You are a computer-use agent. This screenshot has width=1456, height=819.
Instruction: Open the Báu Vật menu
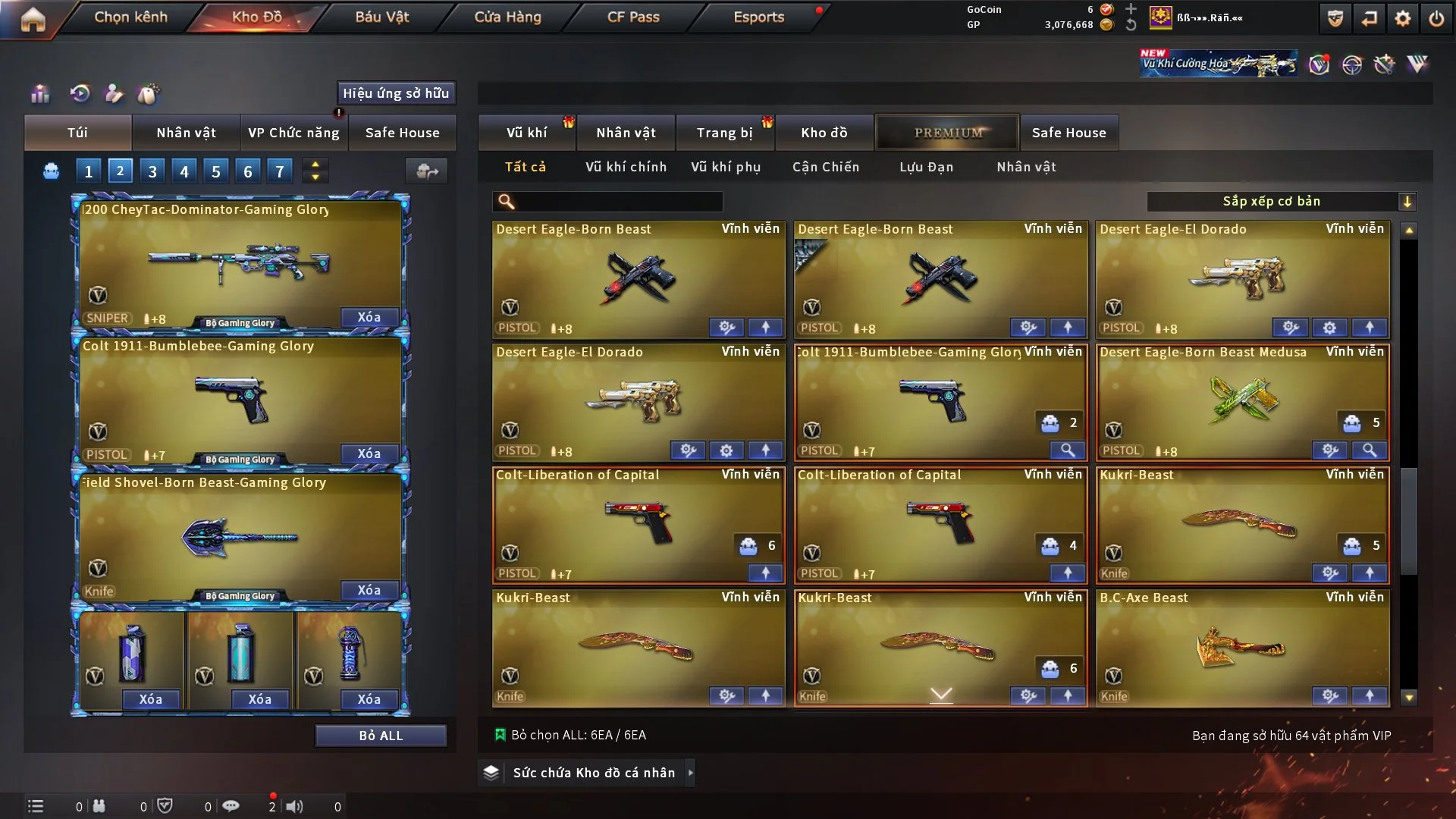381,17
